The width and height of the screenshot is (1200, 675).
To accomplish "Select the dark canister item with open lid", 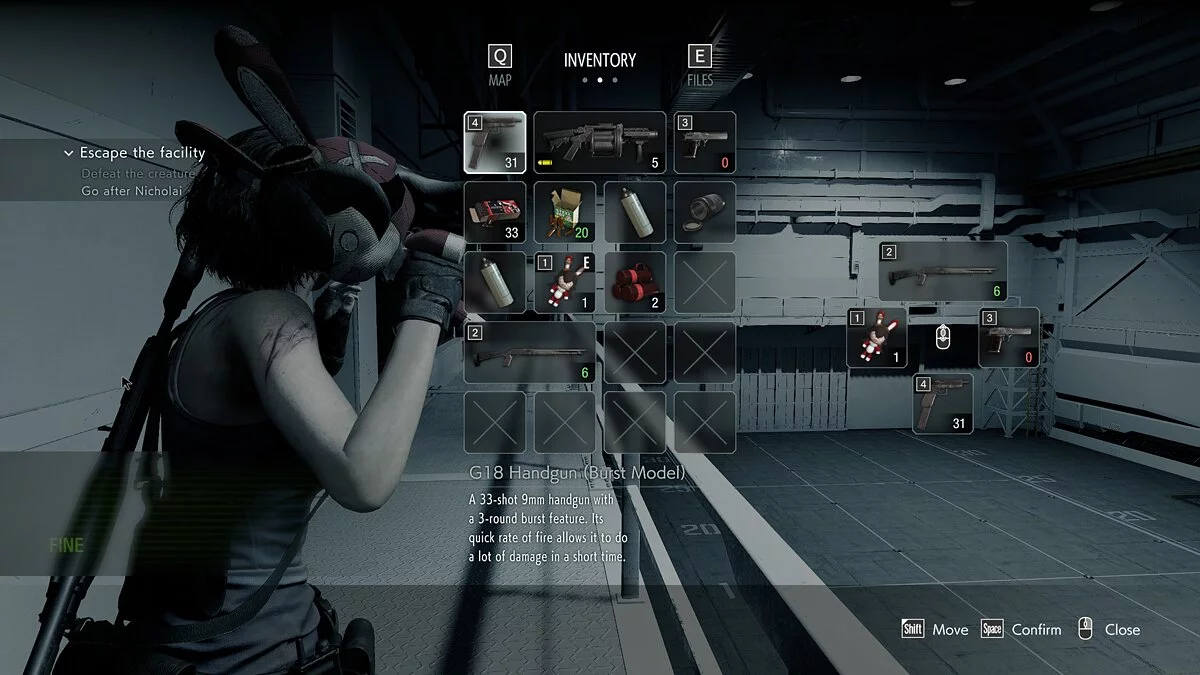I will 705,211.
